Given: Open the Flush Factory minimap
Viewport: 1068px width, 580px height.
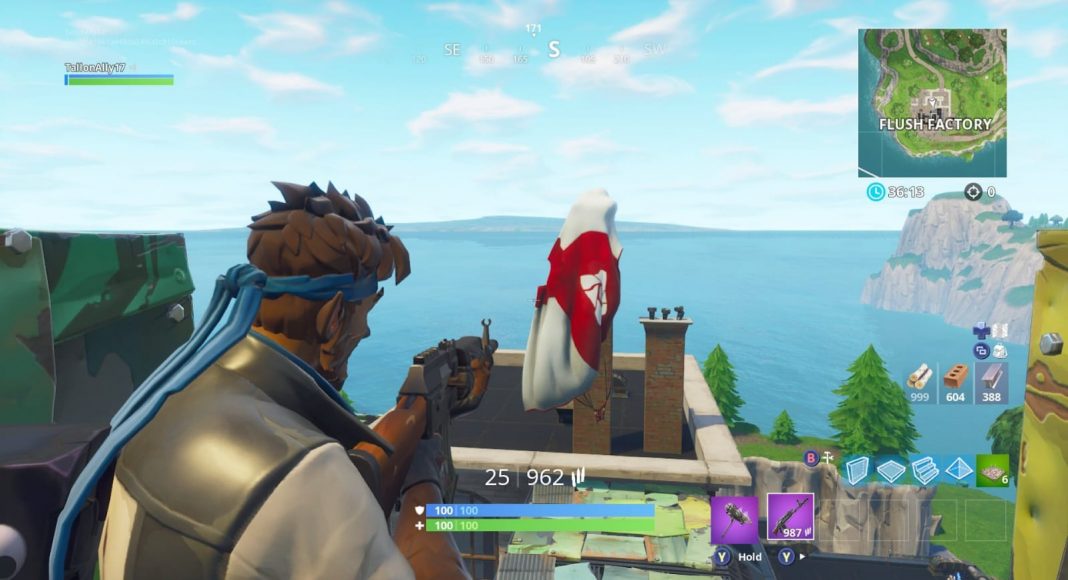Looking at the screenshot, I should click(932, 102).
